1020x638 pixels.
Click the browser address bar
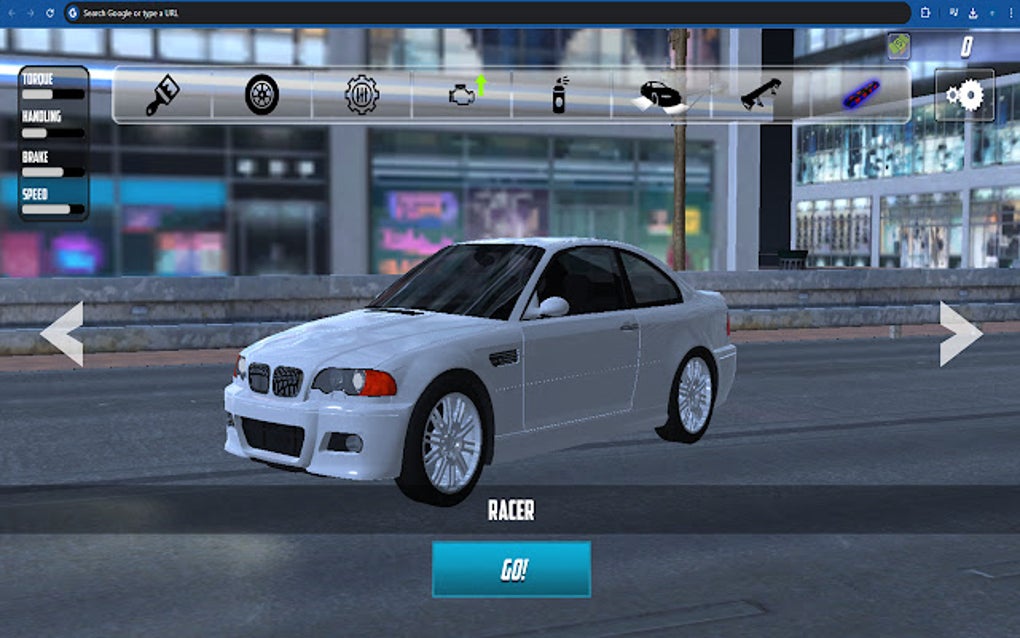(x=490, y=13)
